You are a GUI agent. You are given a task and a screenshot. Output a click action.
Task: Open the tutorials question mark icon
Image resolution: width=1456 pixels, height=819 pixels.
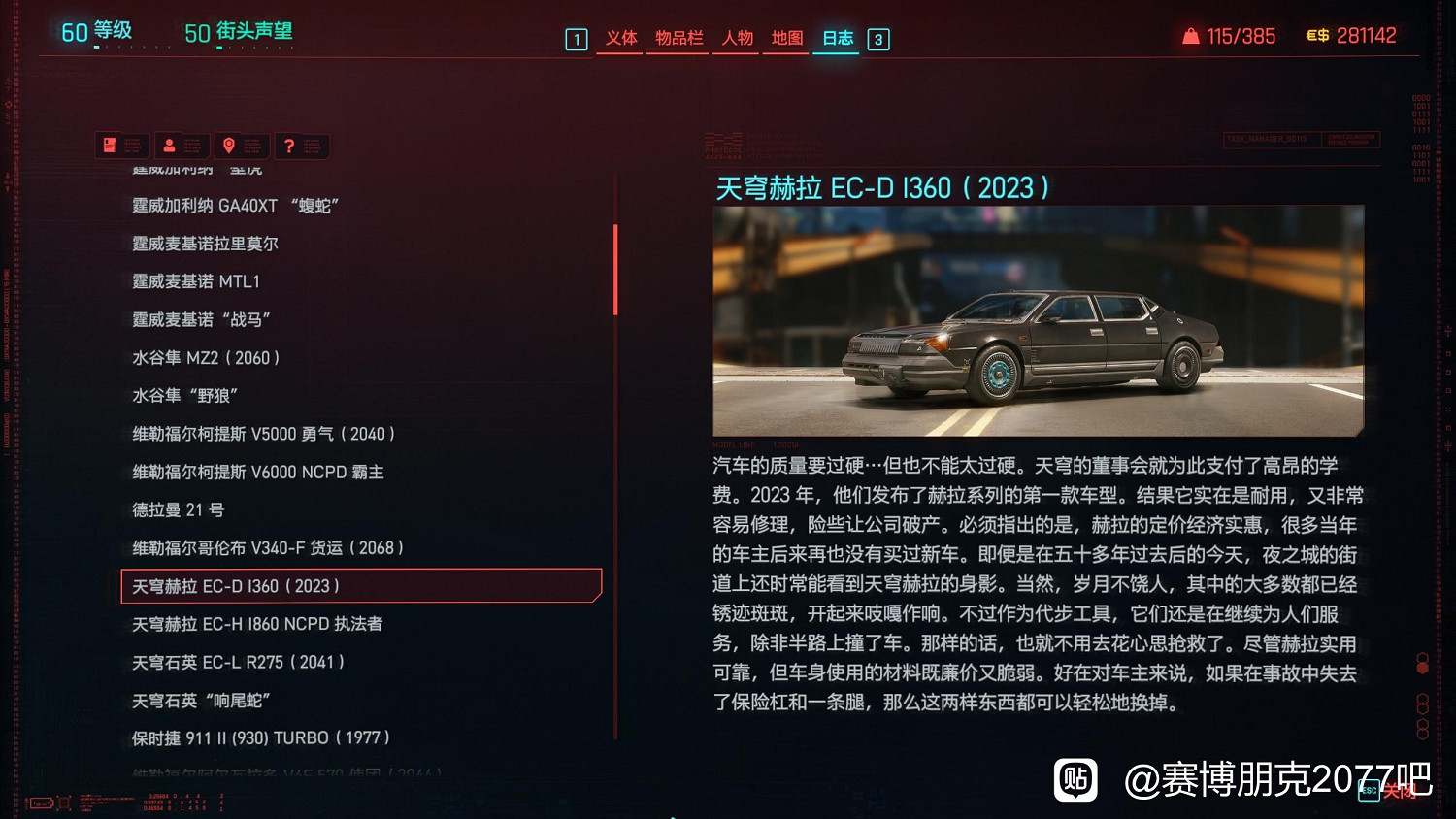coord(301,146)
